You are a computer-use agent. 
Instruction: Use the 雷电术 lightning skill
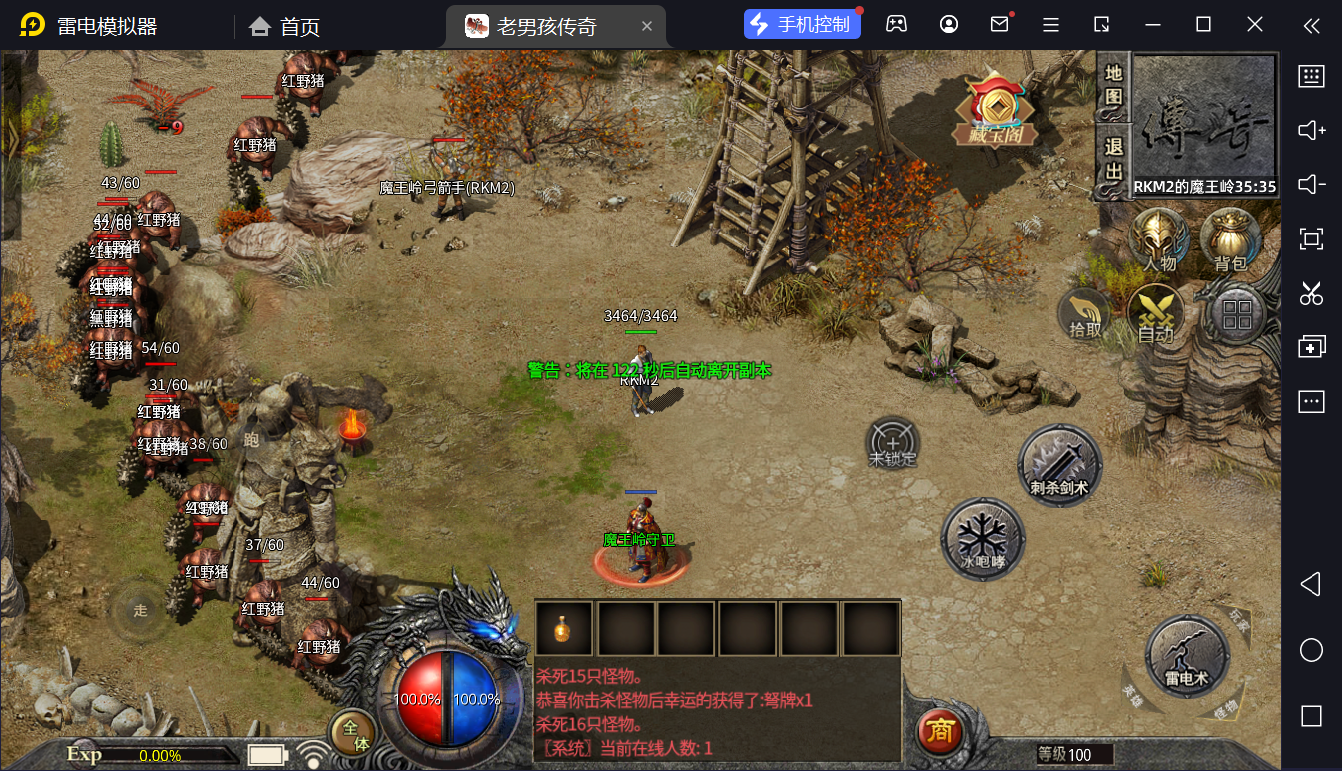point(1187,656)
